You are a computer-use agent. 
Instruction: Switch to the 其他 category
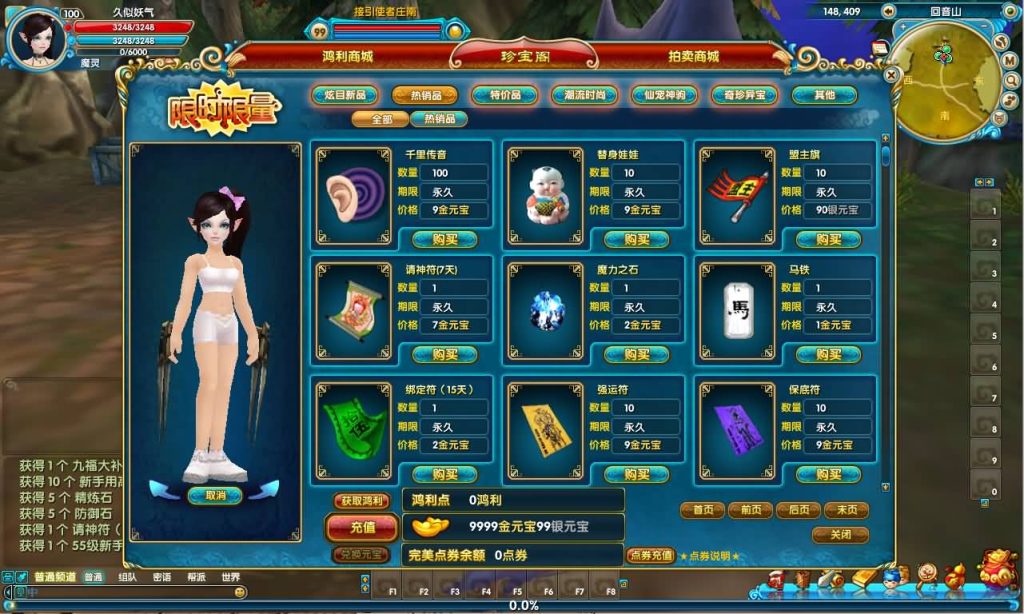tap(824, 96)
